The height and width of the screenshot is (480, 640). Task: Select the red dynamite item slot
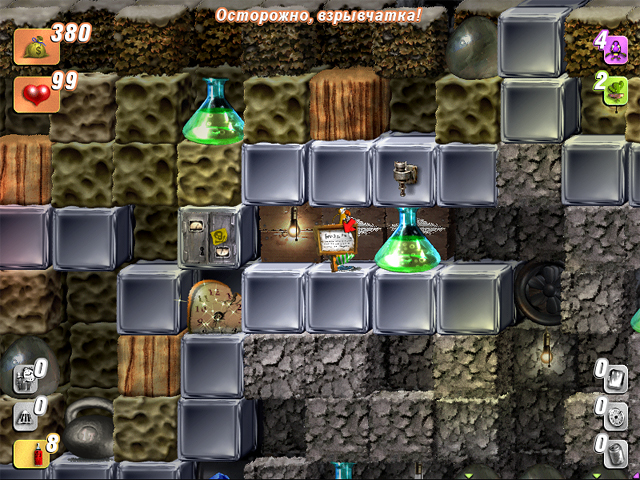coord(26,453)
